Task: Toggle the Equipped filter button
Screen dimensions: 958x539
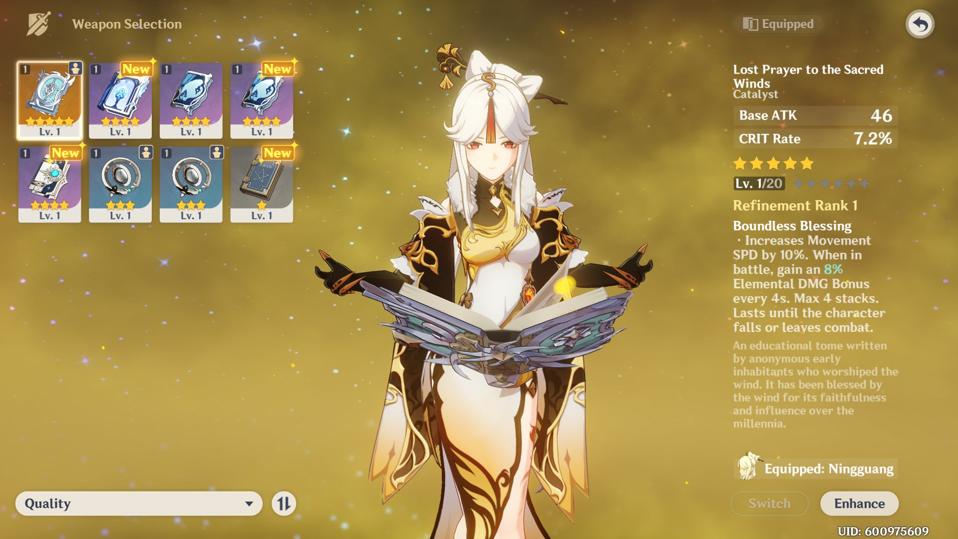Action: pos(779,24)
